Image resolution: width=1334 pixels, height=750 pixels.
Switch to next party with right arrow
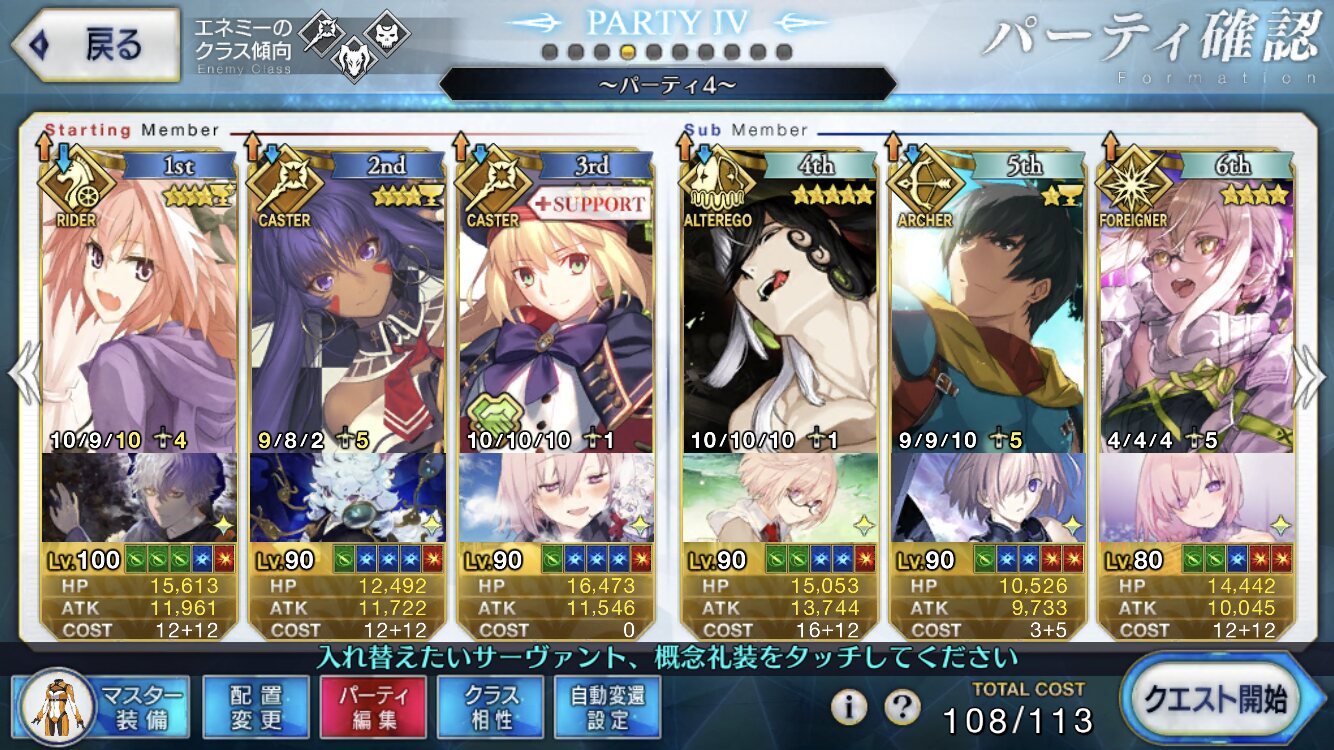[1309, 375]
